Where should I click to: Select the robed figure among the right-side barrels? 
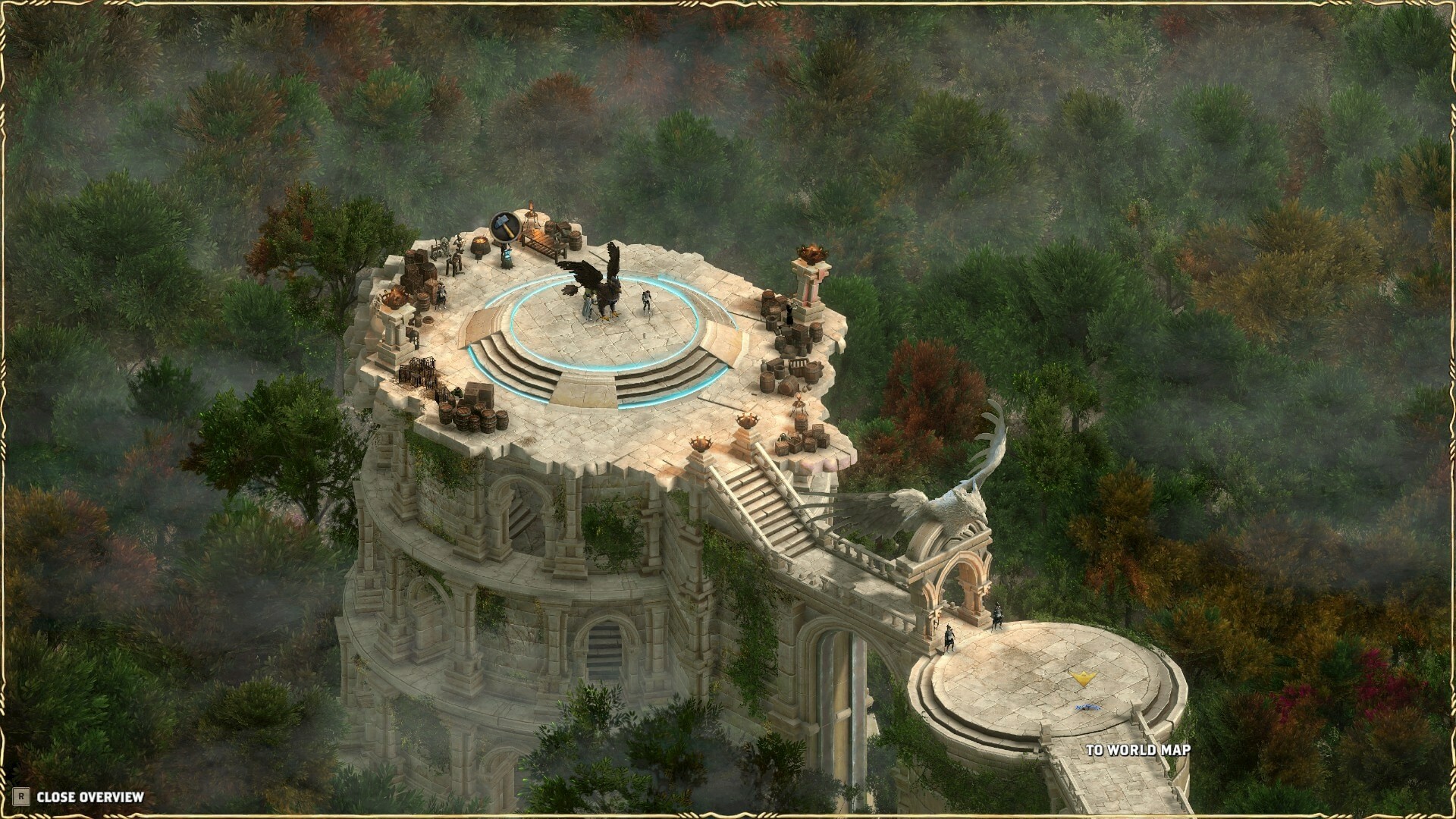789,311
